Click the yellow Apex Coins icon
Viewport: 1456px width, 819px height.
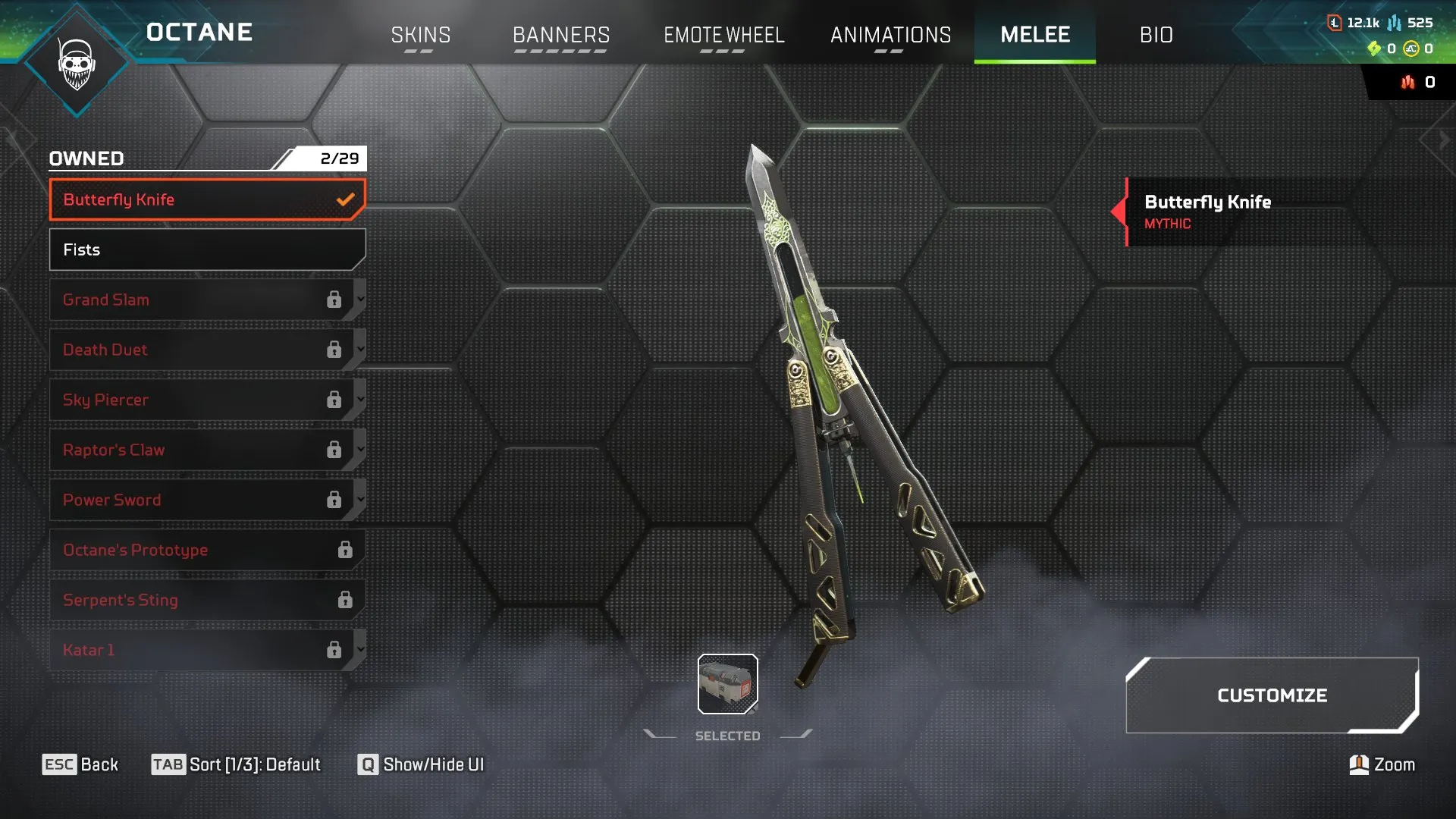click(1412, 49)
